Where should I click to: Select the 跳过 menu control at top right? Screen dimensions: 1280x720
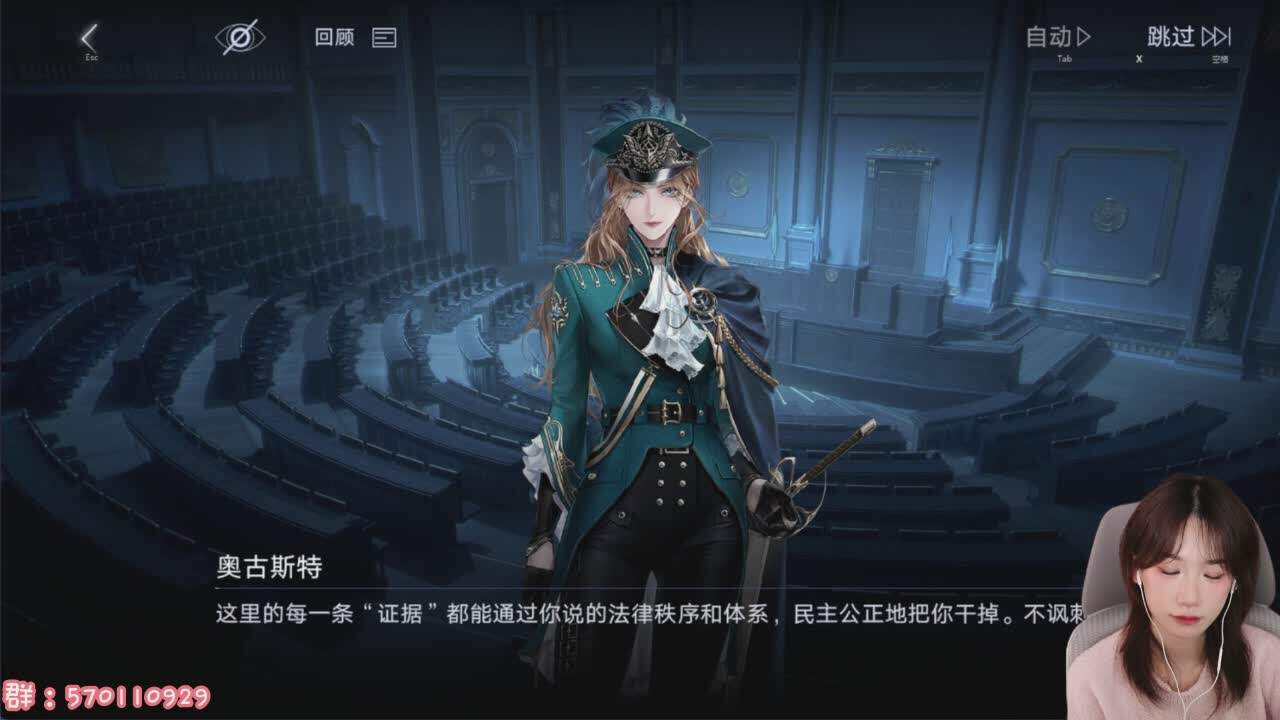(x=1170, y=37)
